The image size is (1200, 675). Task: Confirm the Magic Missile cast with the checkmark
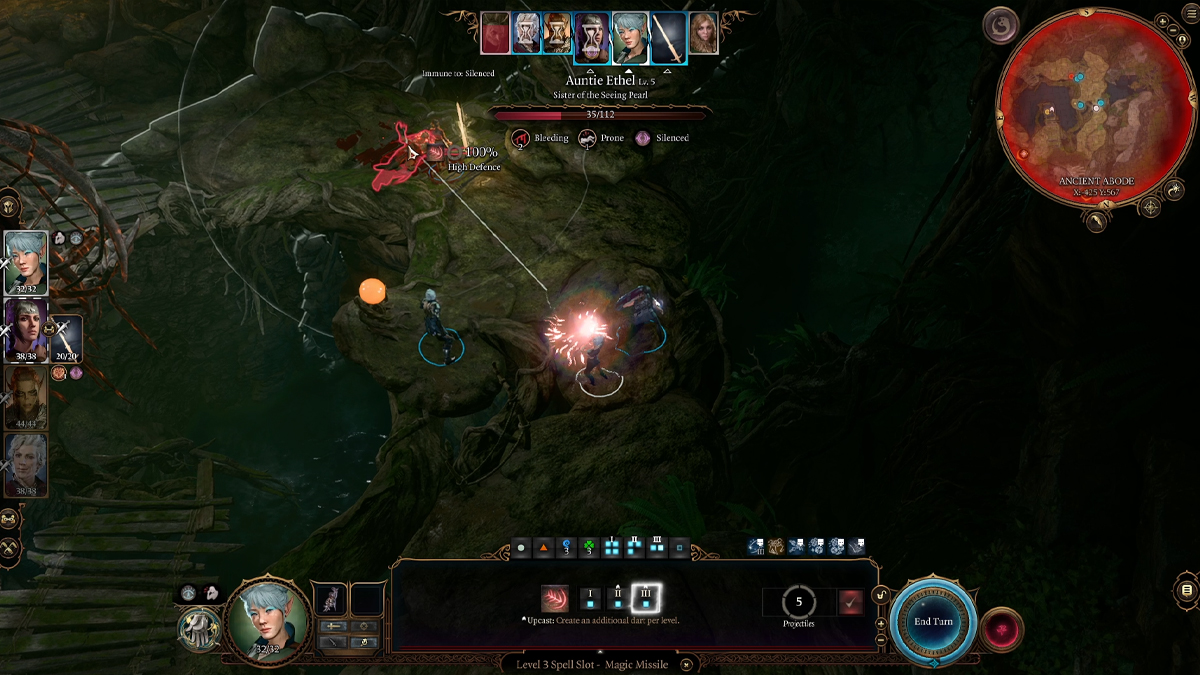851,602
